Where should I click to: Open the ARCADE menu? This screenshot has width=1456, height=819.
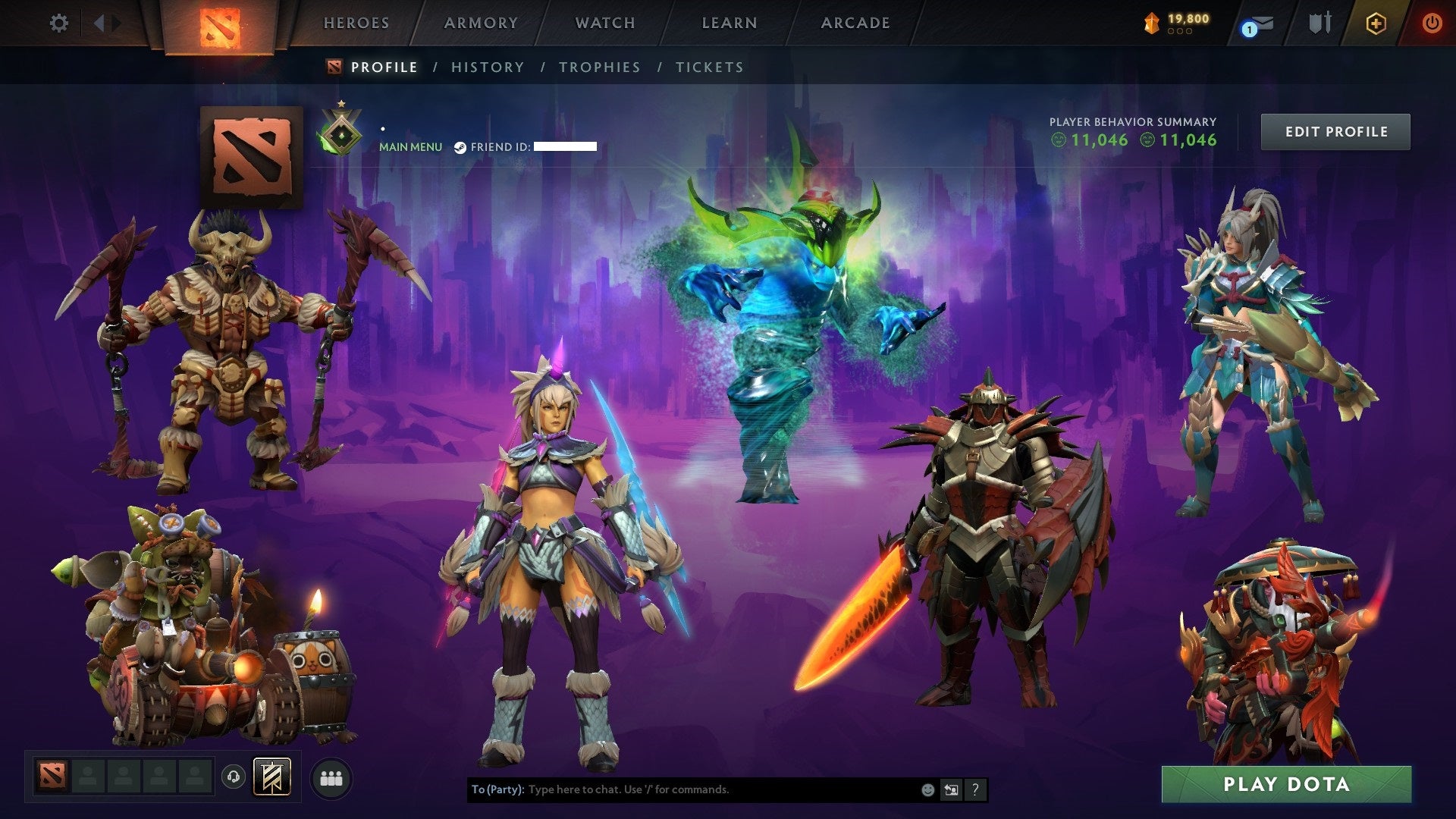855,23
